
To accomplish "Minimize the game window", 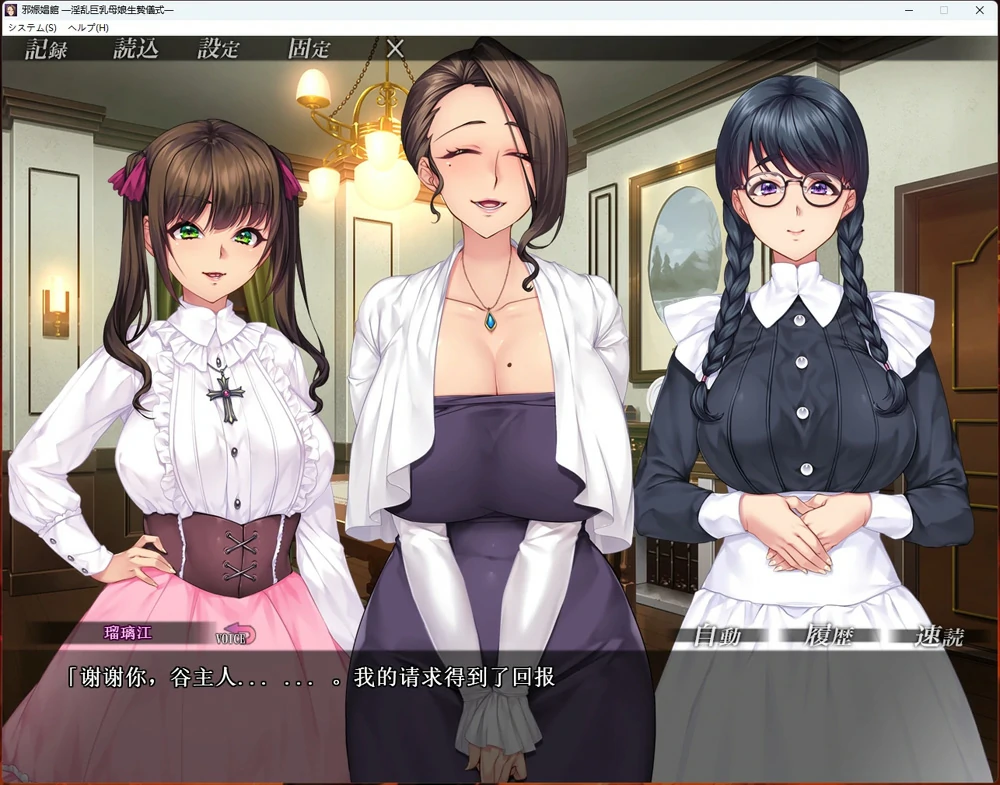I will (908, 10).
